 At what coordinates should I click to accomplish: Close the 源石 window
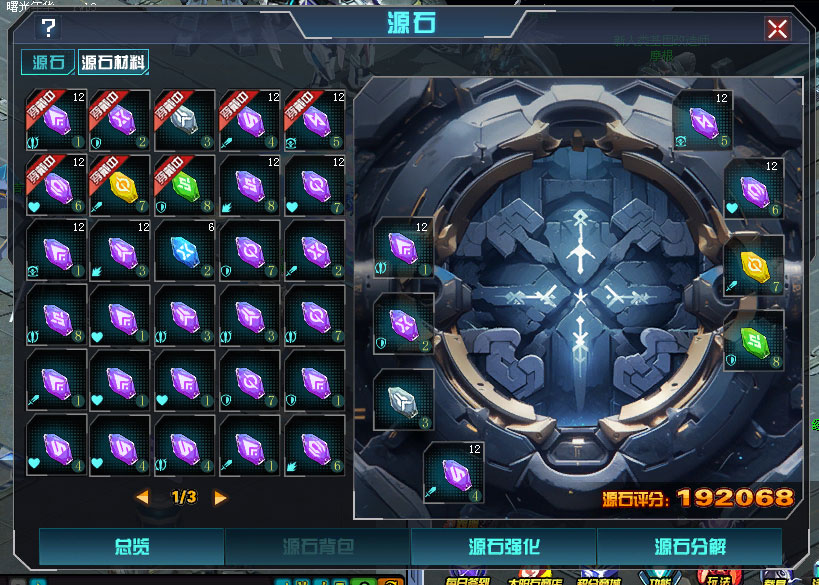(777, 29)
